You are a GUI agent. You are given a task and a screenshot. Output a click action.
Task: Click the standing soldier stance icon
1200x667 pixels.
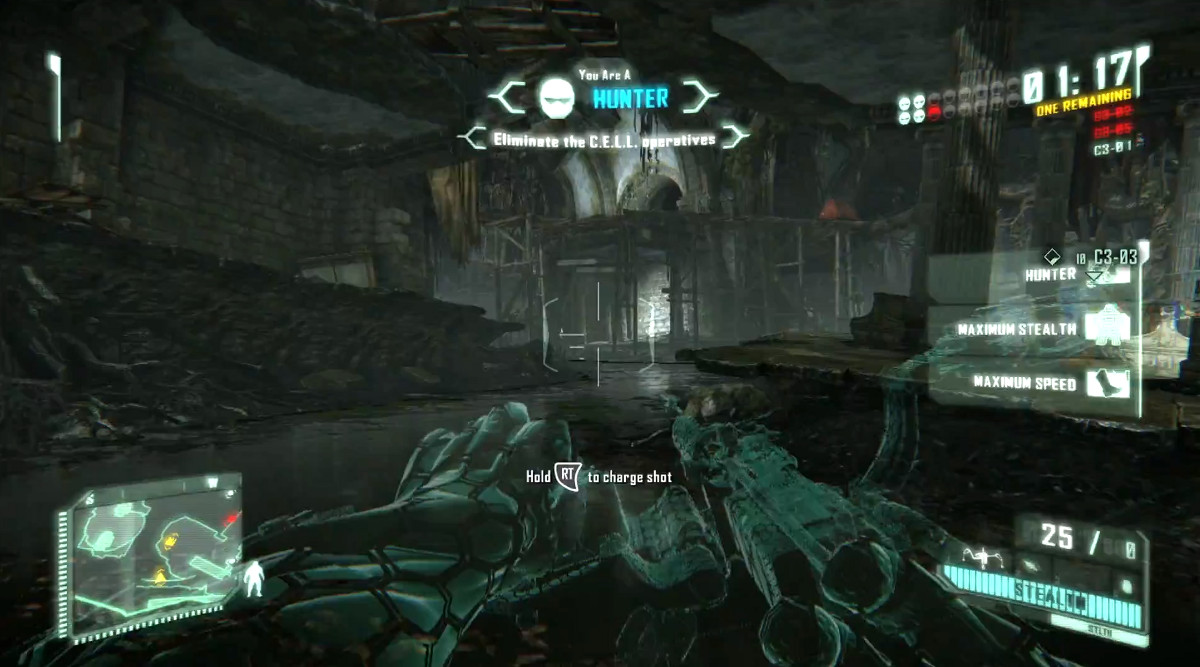(257, 578)
